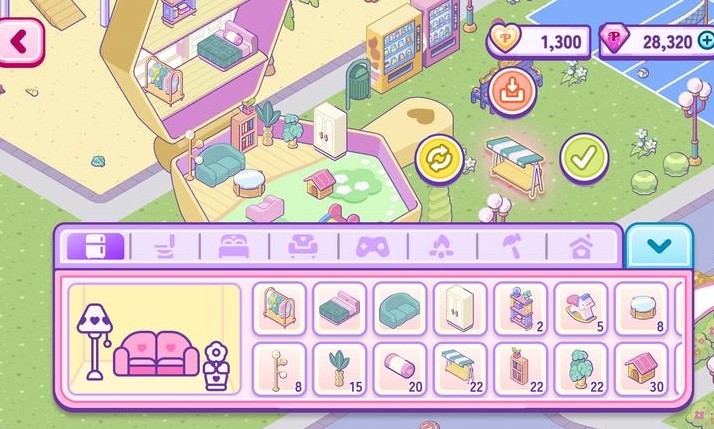Select the game controller category tab

[371, 246]
